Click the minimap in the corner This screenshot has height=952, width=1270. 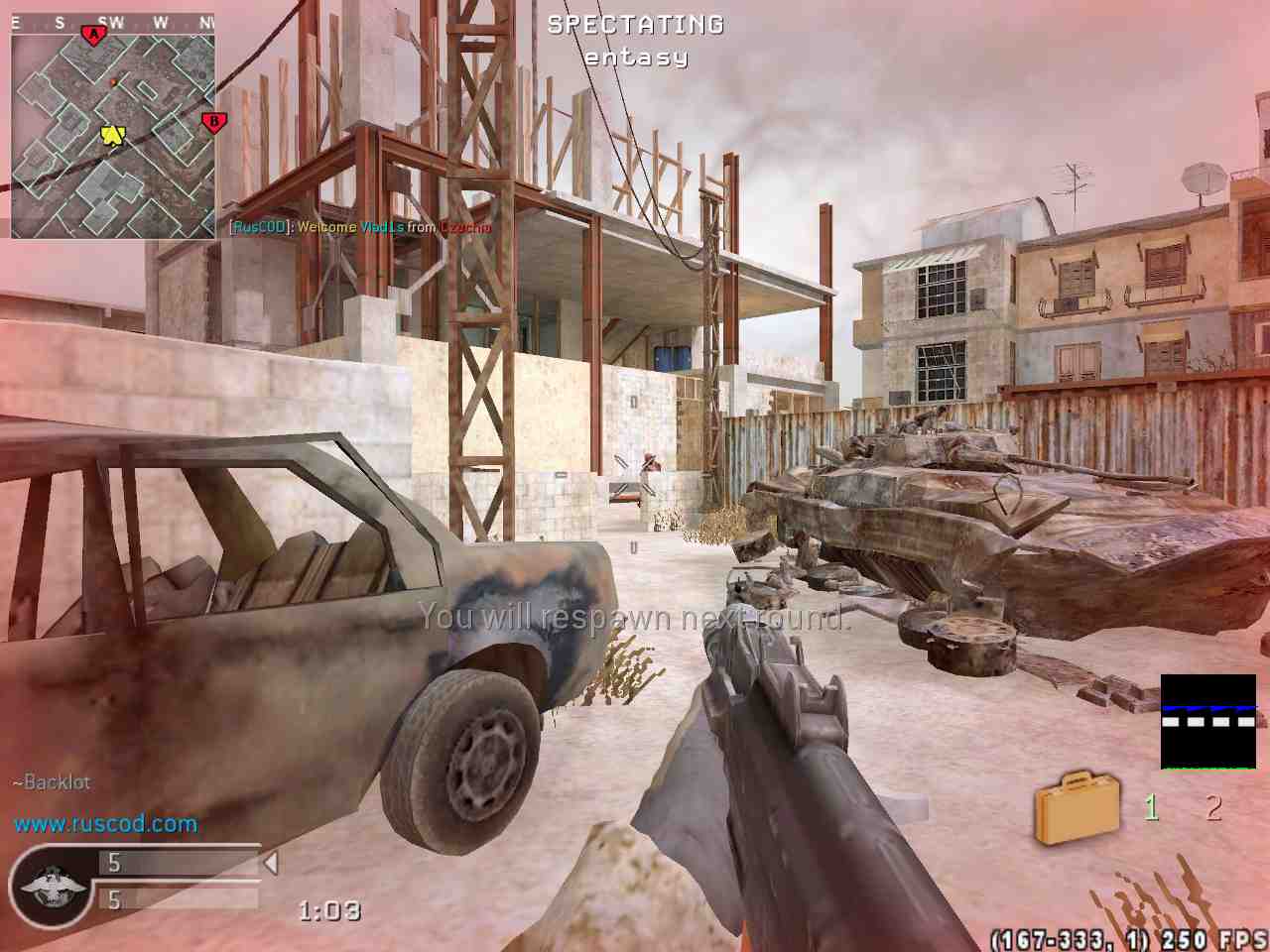[x=113, y=127]
